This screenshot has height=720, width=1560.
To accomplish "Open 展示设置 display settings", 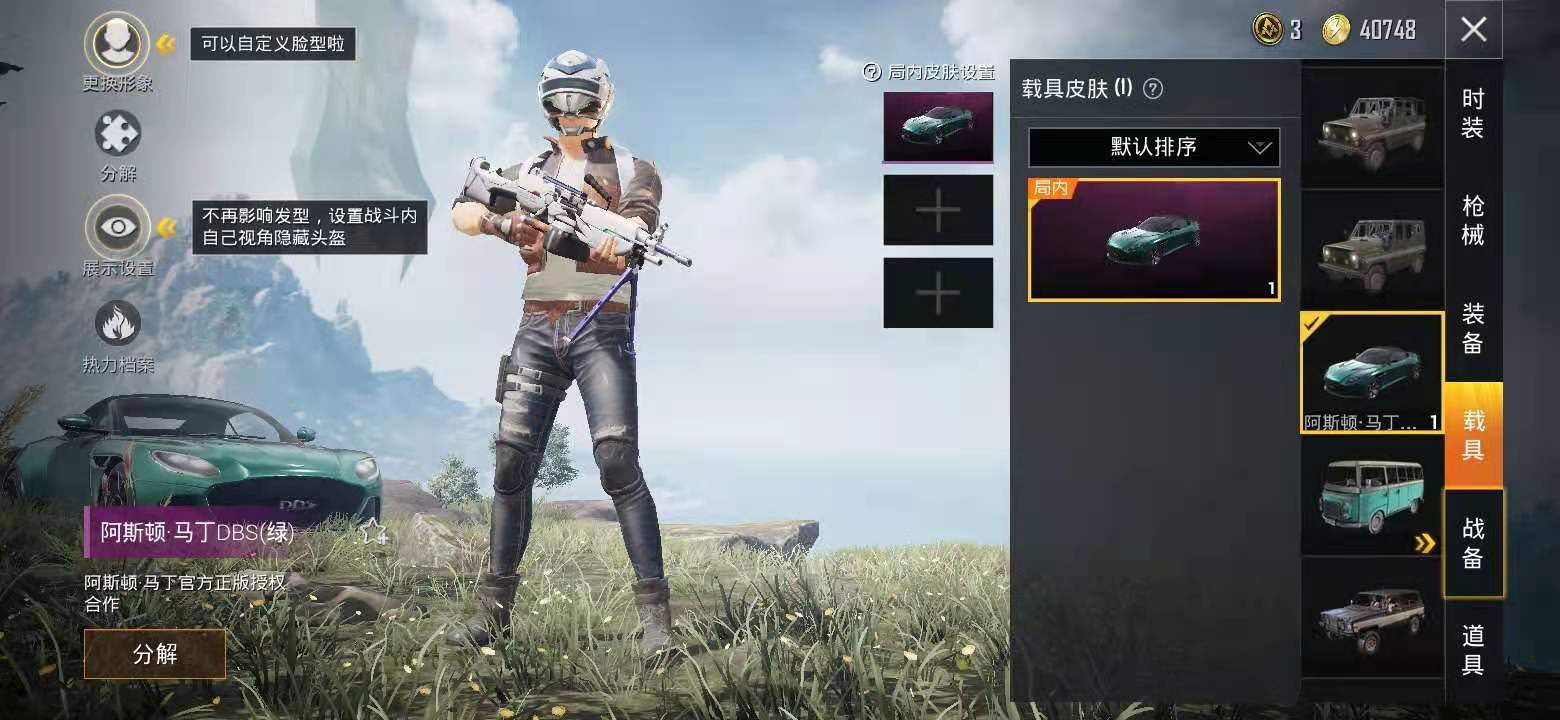I will (118, 228).
